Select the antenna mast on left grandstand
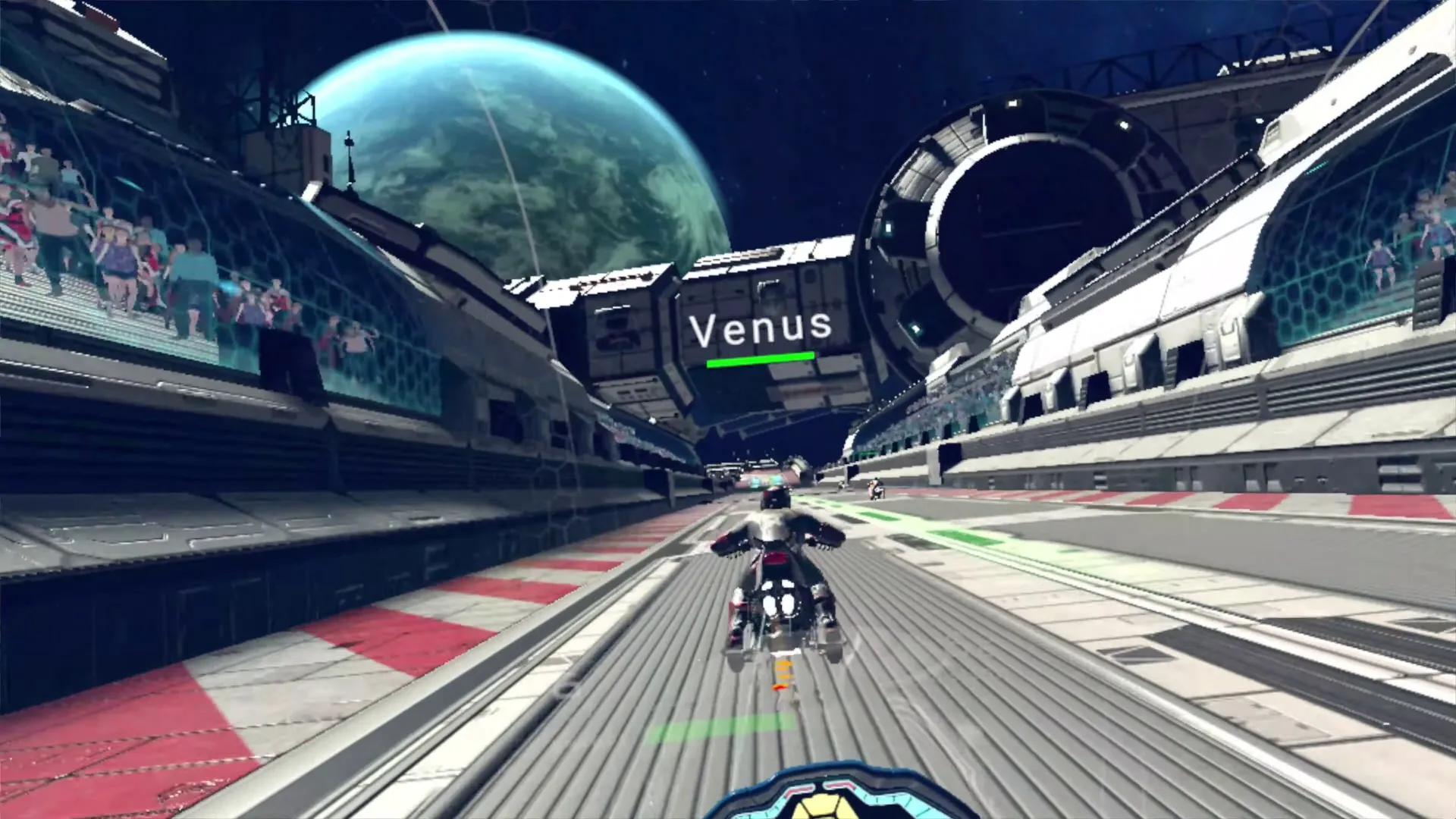 [349, 148]
